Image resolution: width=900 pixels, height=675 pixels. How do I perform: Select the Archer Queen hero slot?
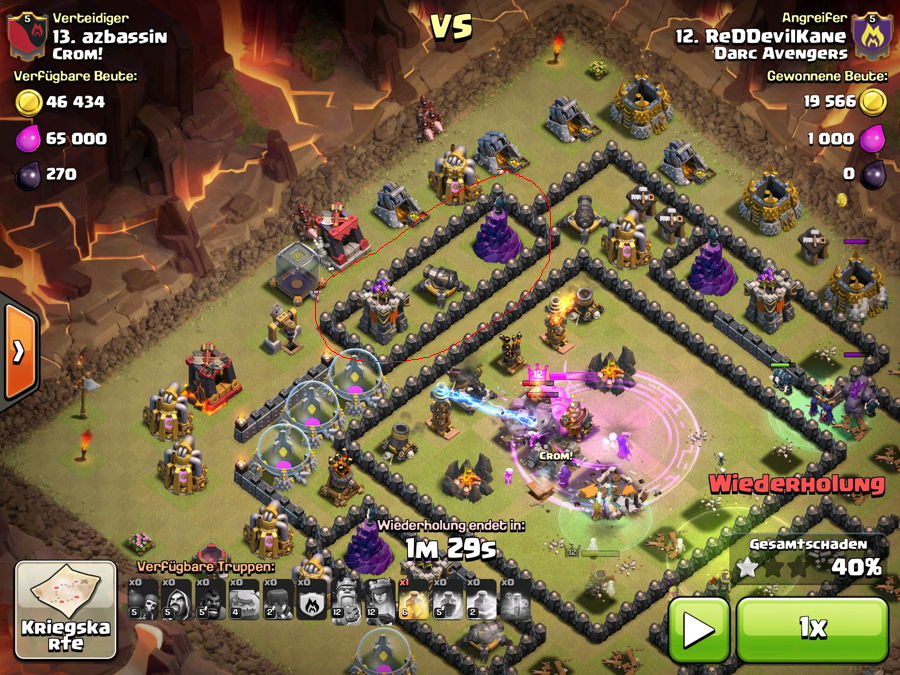tap(380, 600)
